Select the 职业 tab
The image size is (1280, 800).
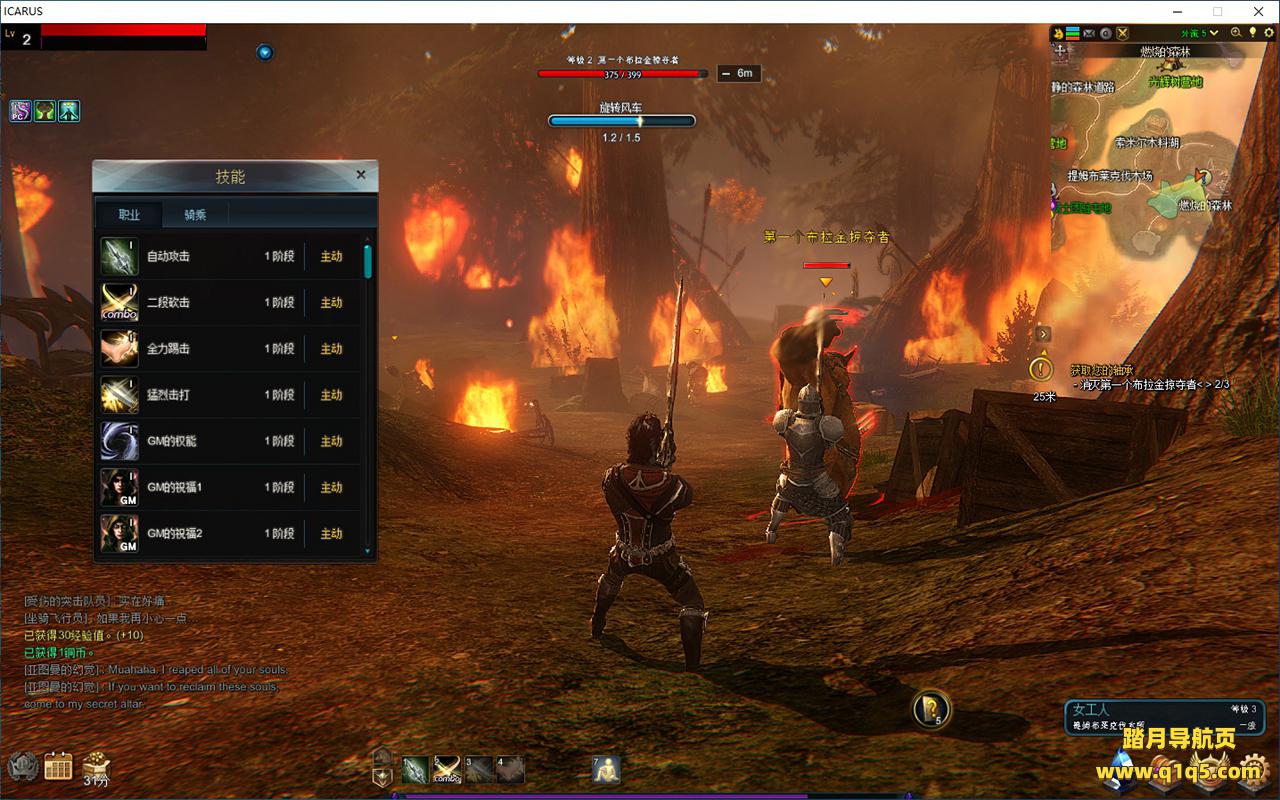[129, 214]
